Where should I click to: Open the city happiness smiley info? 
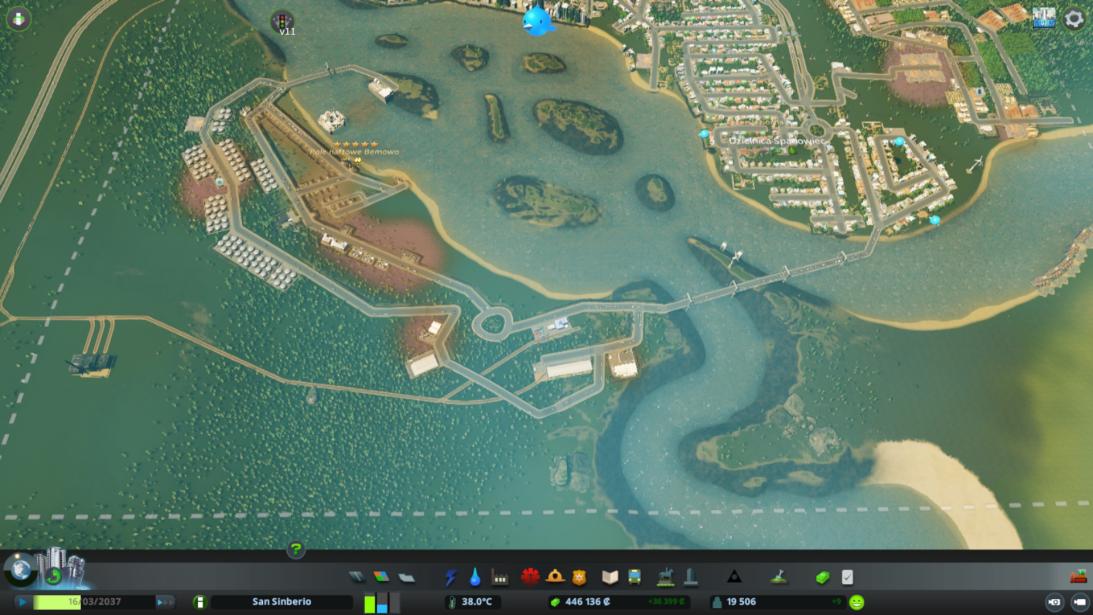tap(856, 602)
